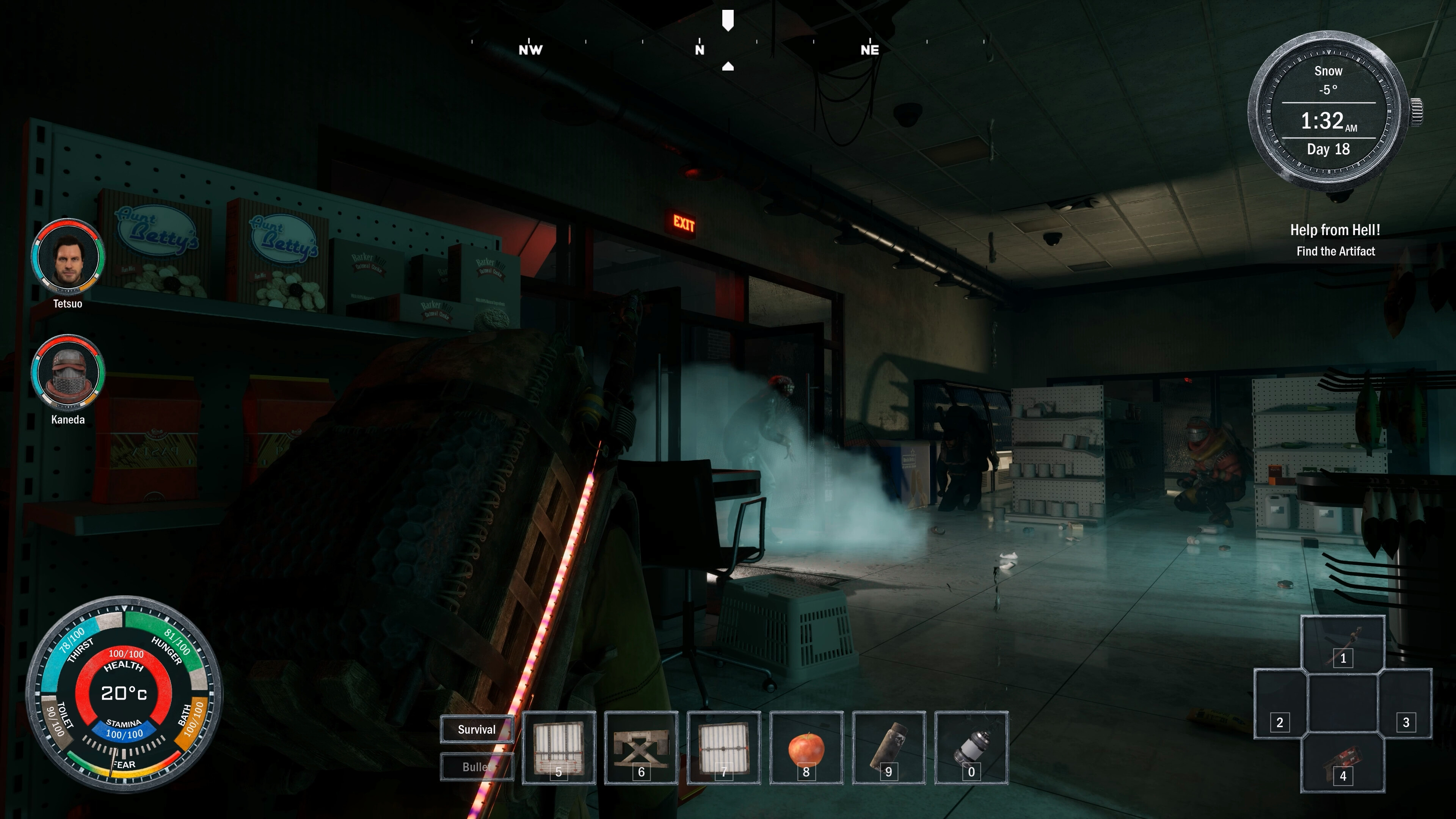This screenshot has width=1456, height=819.
Task: Toggle the Bullet ammo category
Action: pos(477,766)
